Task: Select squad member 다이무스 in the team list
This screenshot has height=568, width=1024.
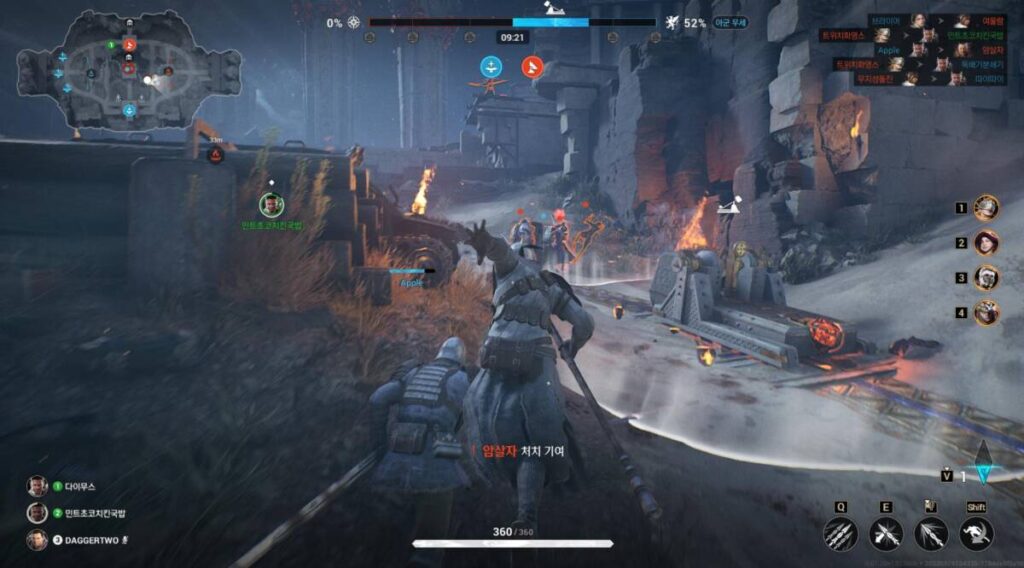Action: point(68,487)
